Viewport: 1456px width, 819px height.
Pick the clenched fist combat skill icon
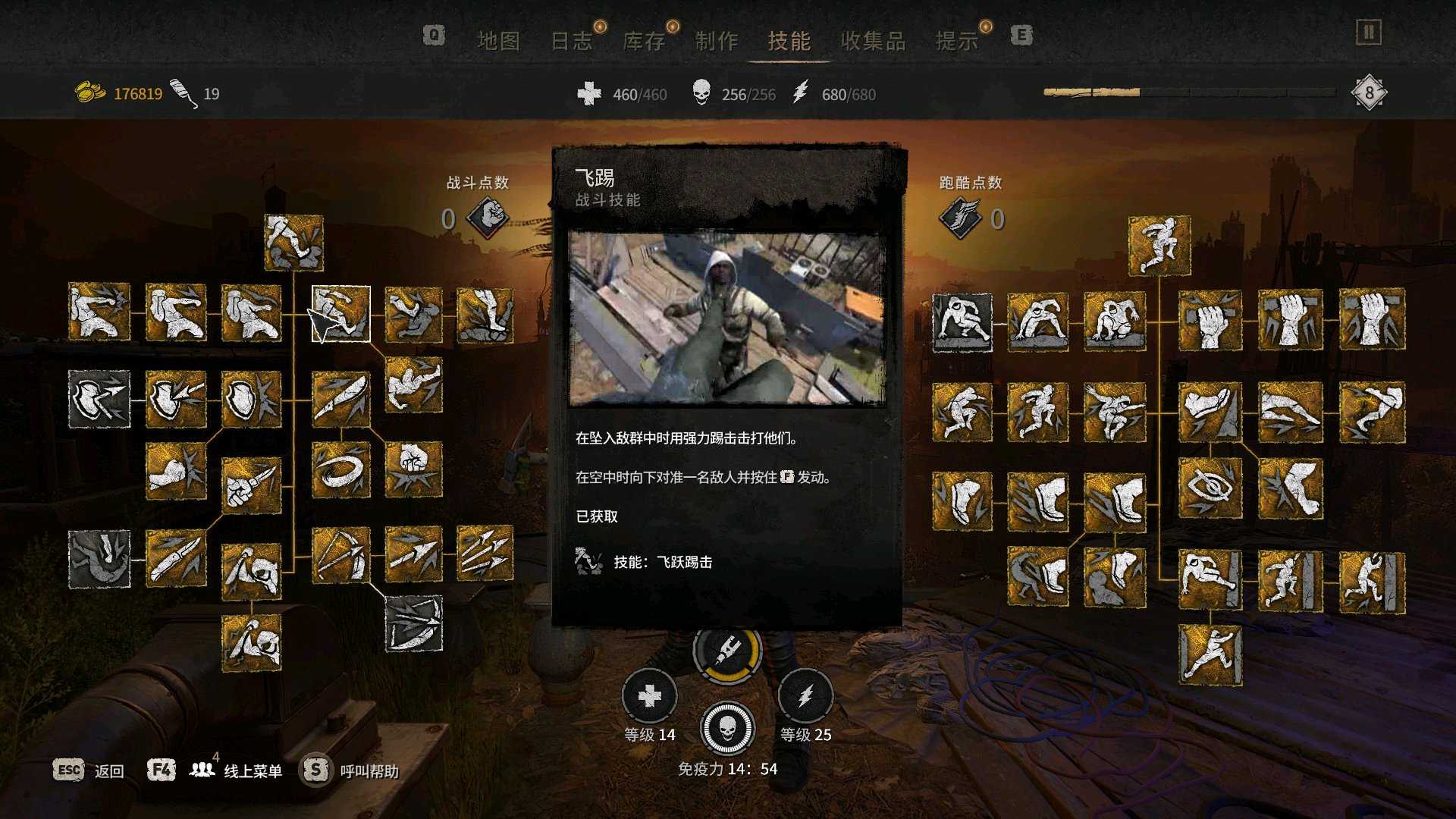(413, 470)
